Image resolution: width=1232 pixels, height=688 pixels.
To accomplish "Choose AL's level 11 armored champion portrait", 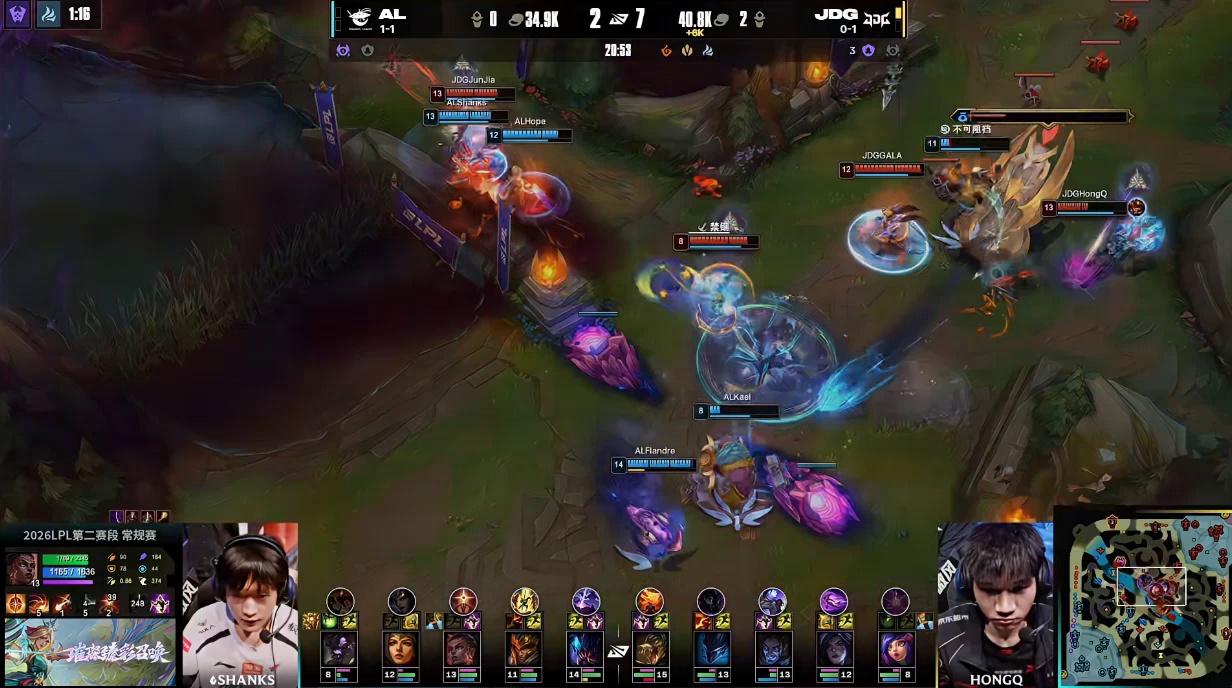I will pyautogui.click(x=524, y=650).
